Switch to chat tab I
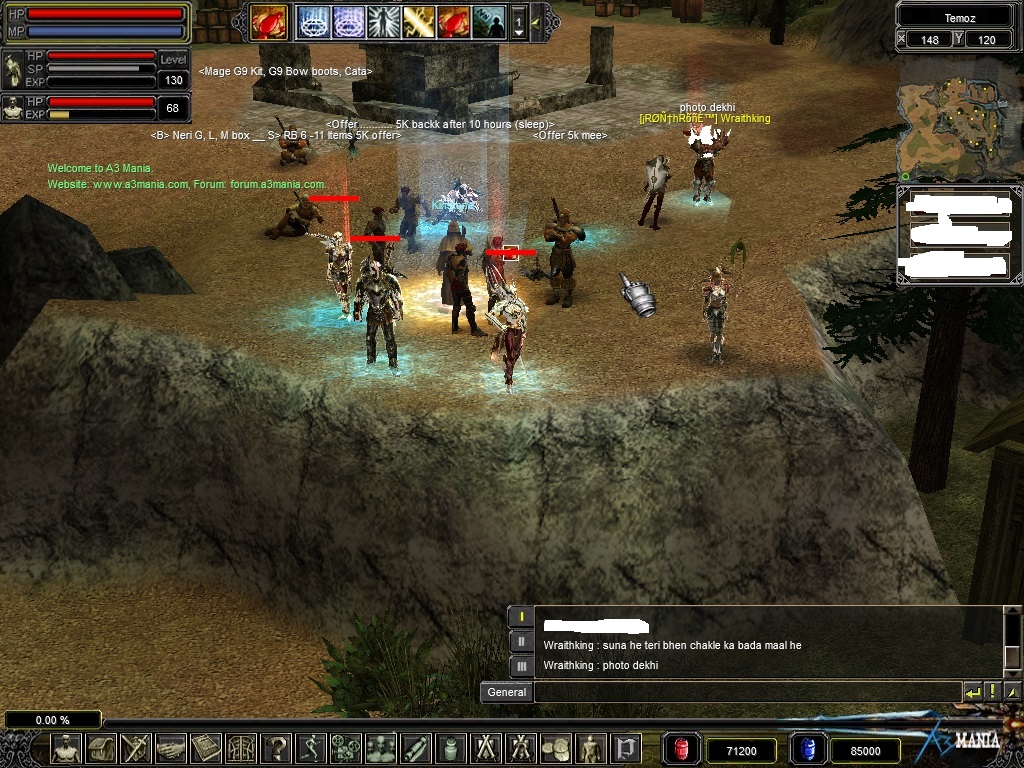 click(521, 617)
